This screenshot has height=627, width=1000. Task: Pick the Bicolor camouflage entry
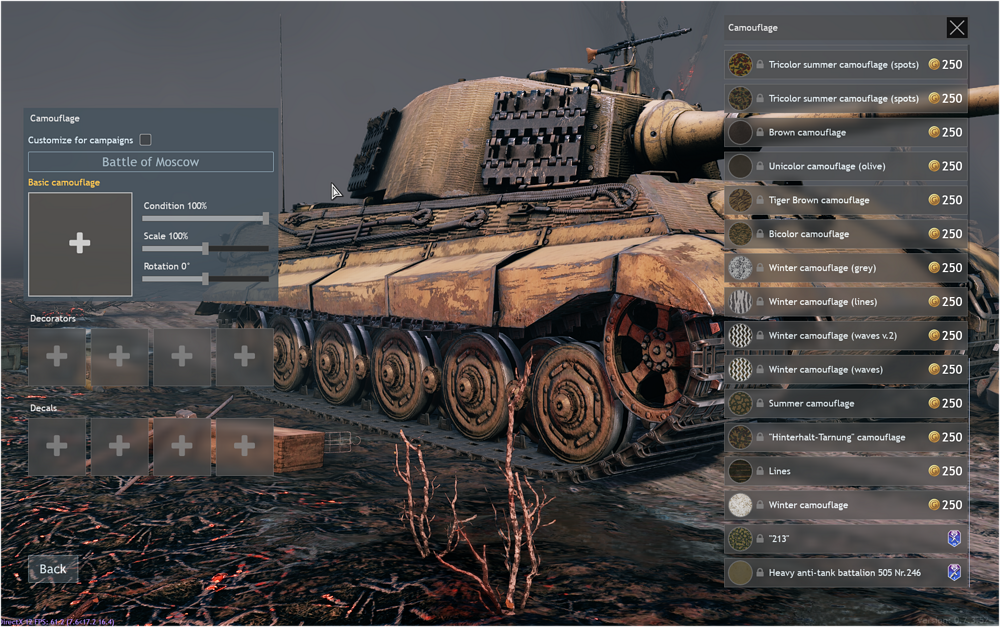click(x=845, y=234)
